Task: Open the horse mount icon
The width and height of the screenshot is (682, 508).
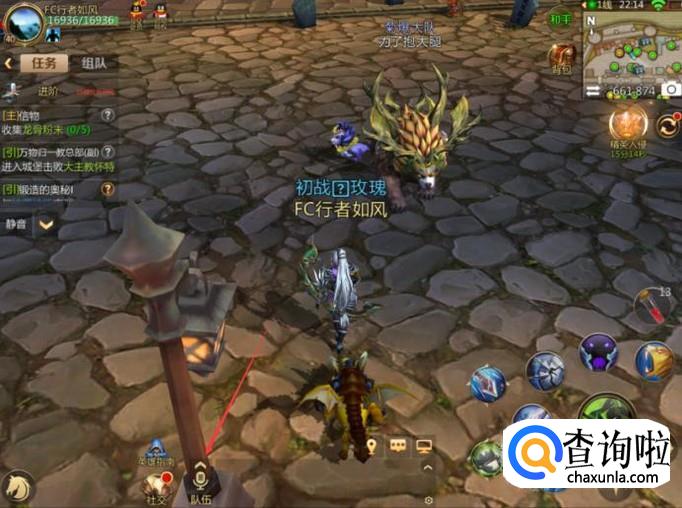Action: (x=17, y=486)
